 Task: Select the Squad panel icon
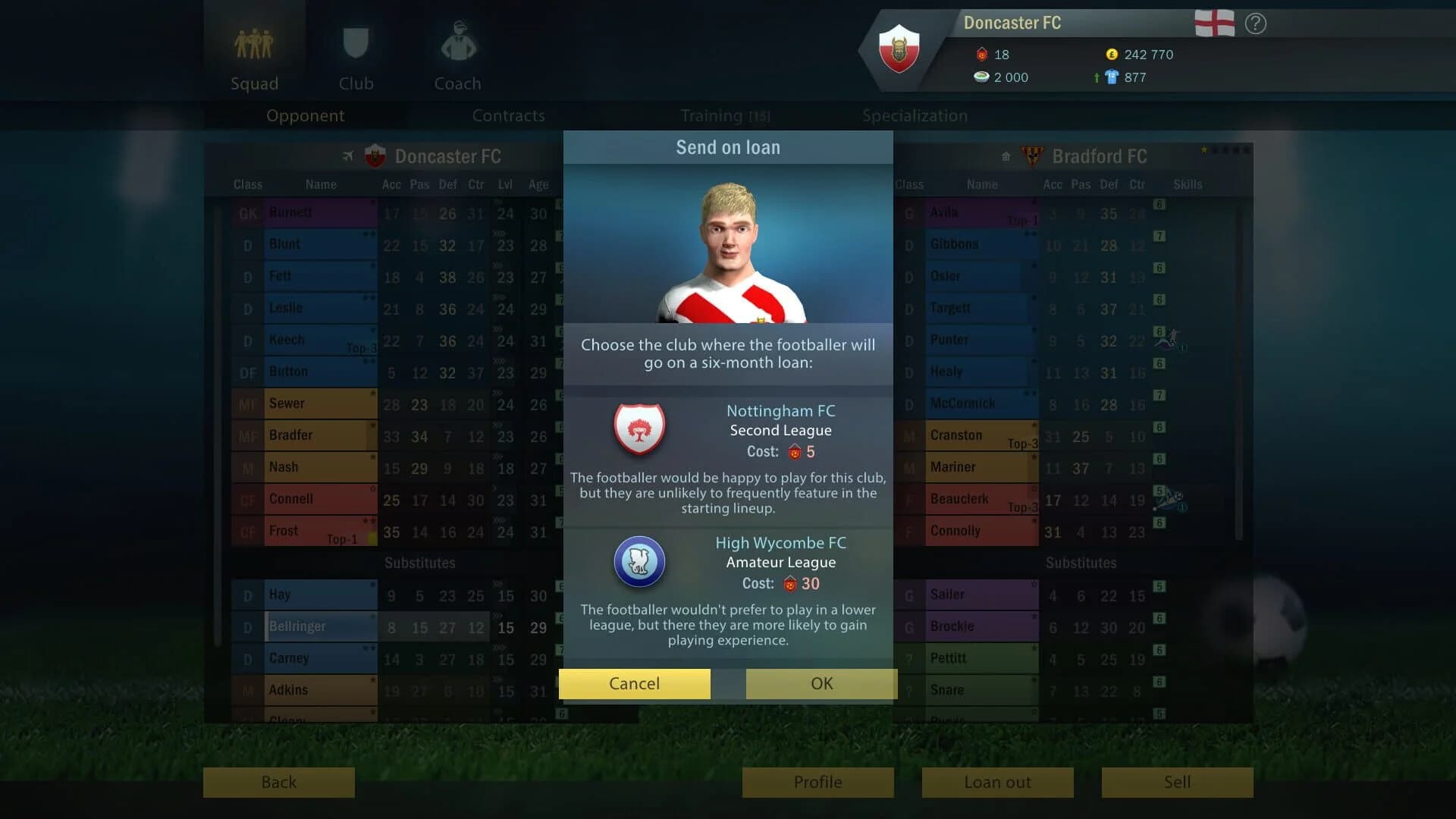tap(254, 45)
